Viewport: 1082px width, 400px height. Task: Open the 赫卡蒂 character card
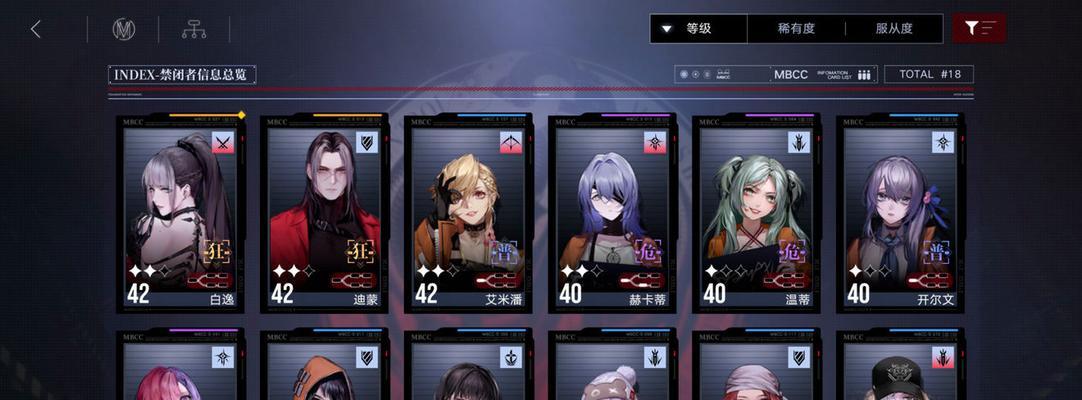(x=613, y=214)
